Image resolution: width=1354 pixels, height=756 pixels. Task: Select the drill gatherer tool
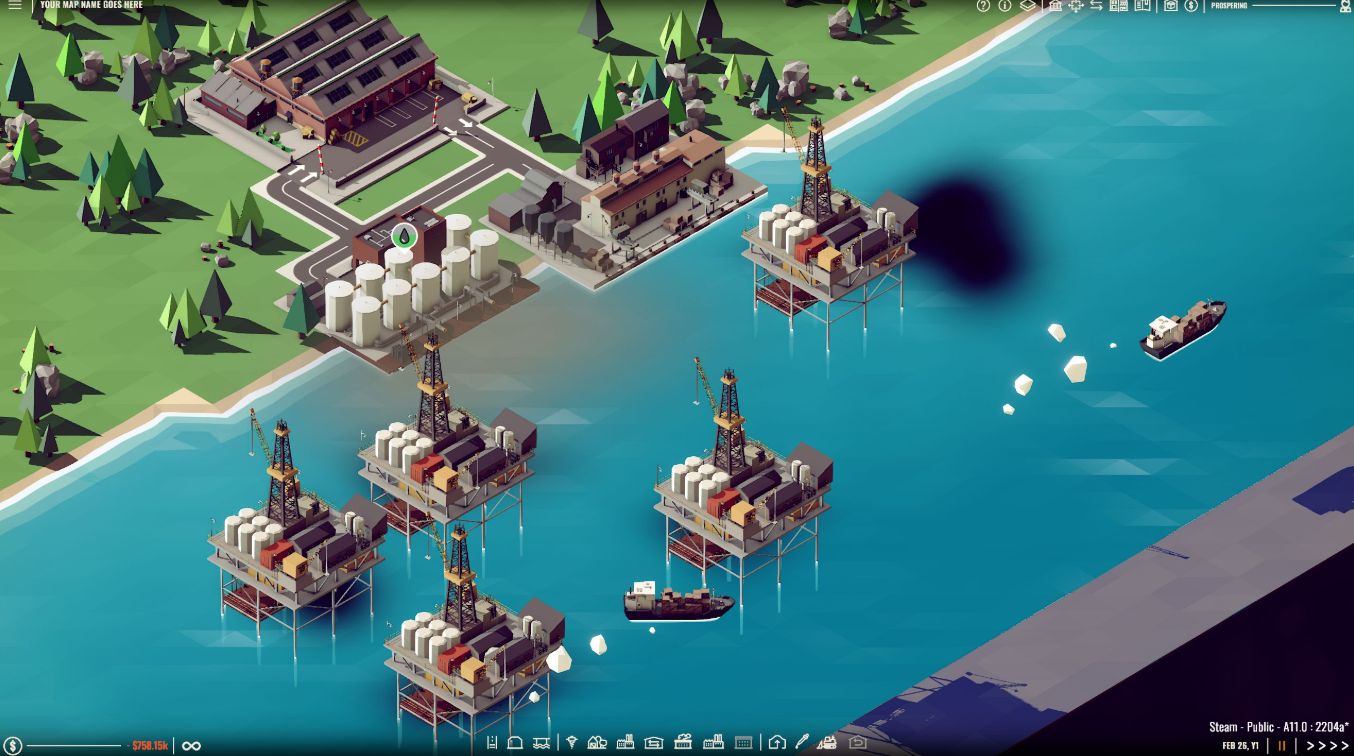572,743
